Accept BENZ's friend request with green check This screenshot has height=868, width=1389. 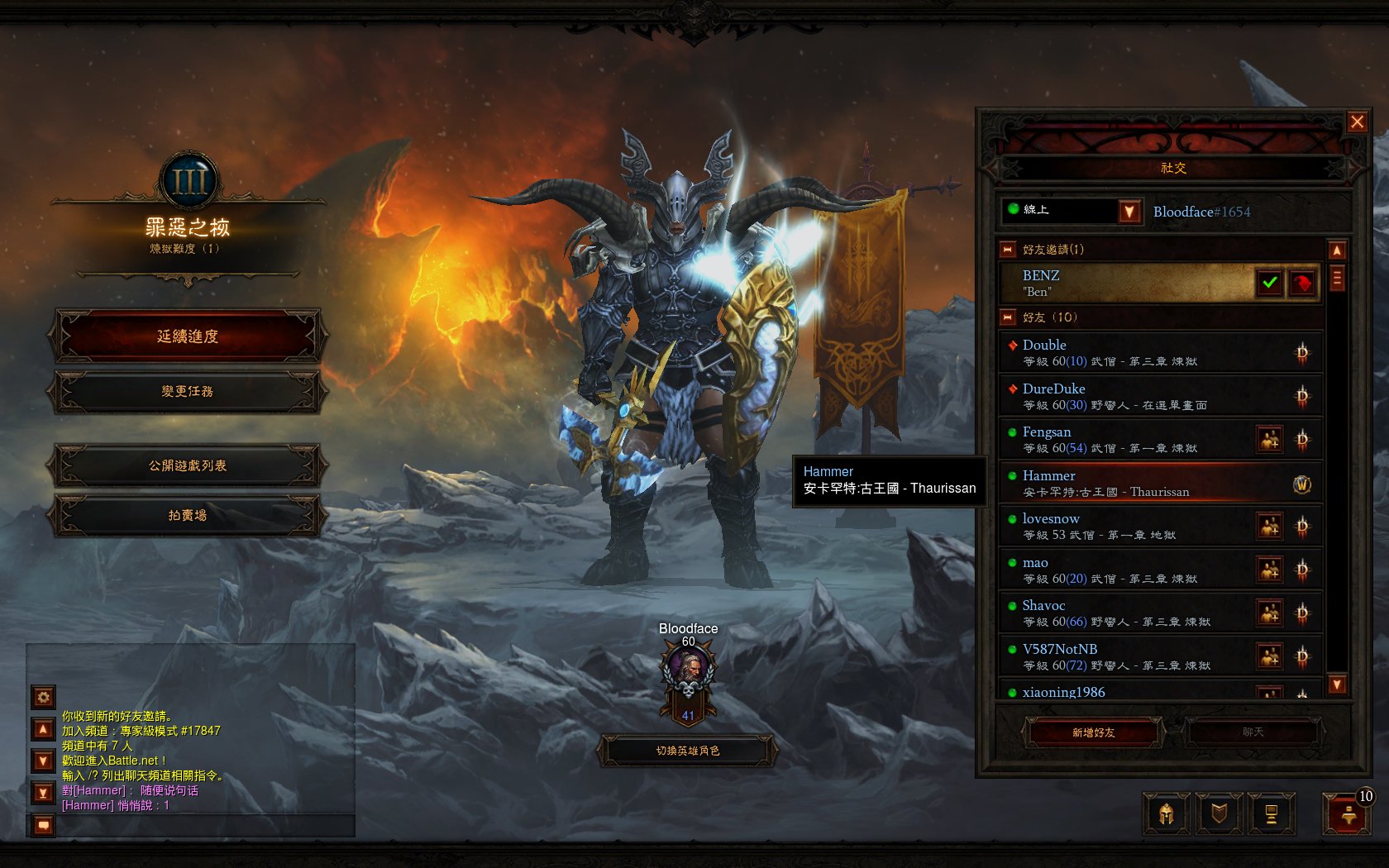1270,283
